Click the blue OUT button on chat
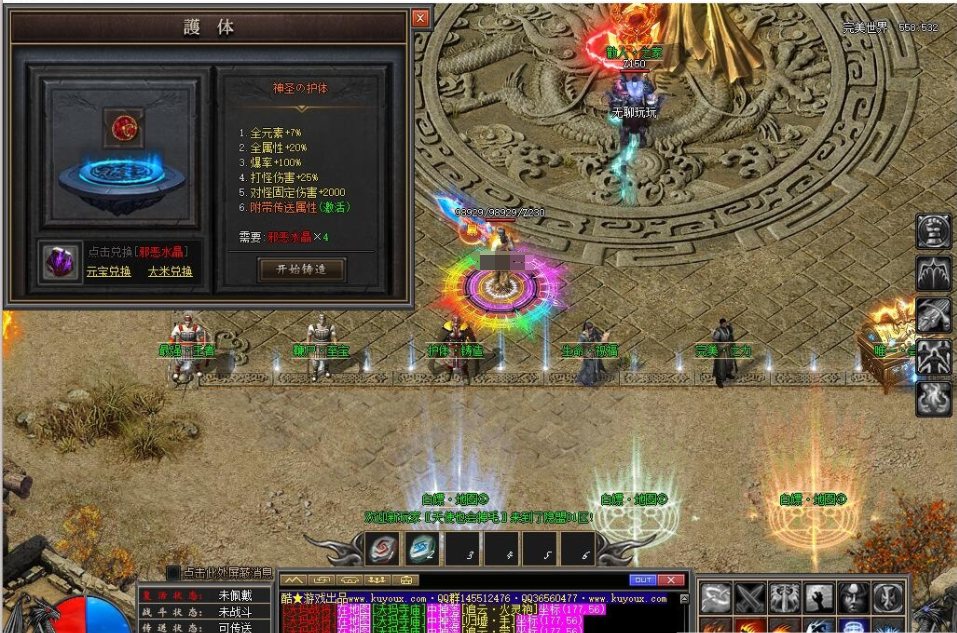 pyautogui.click(x=642, y=580)
